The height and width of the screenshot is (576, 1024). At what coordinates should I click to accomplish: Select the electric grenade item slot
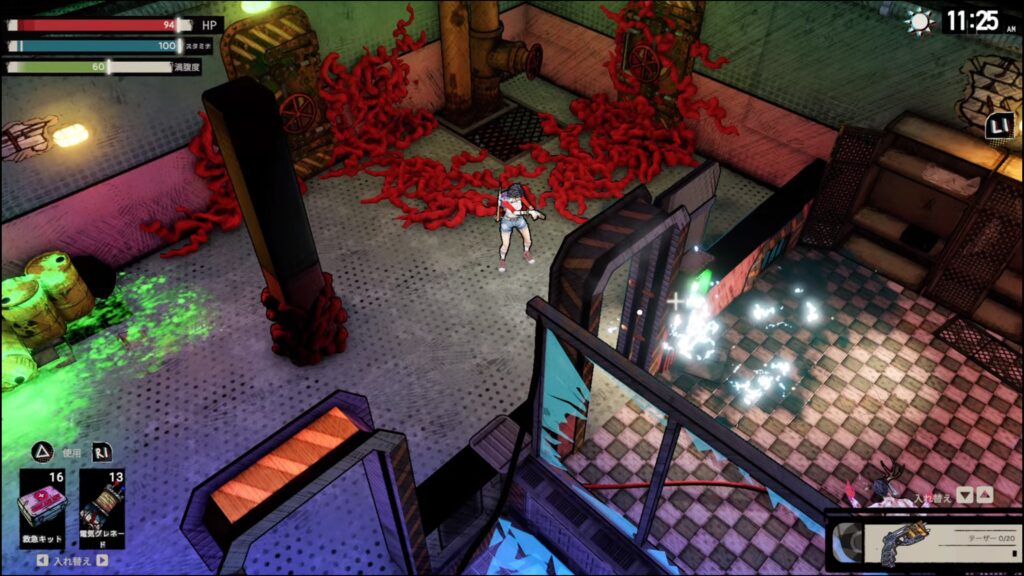click(x=101, y=506)
